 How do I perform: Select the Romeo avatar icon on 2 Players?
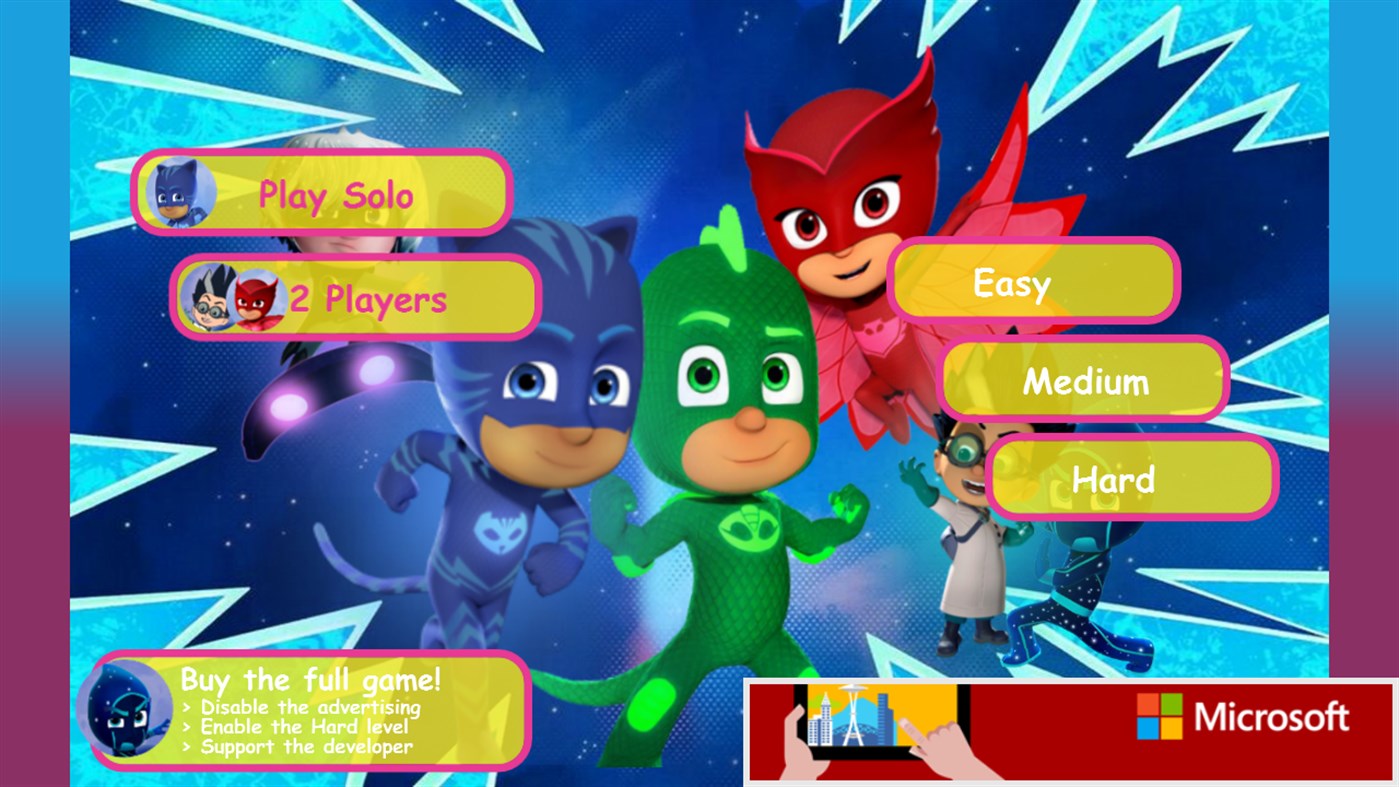(210, 296)
